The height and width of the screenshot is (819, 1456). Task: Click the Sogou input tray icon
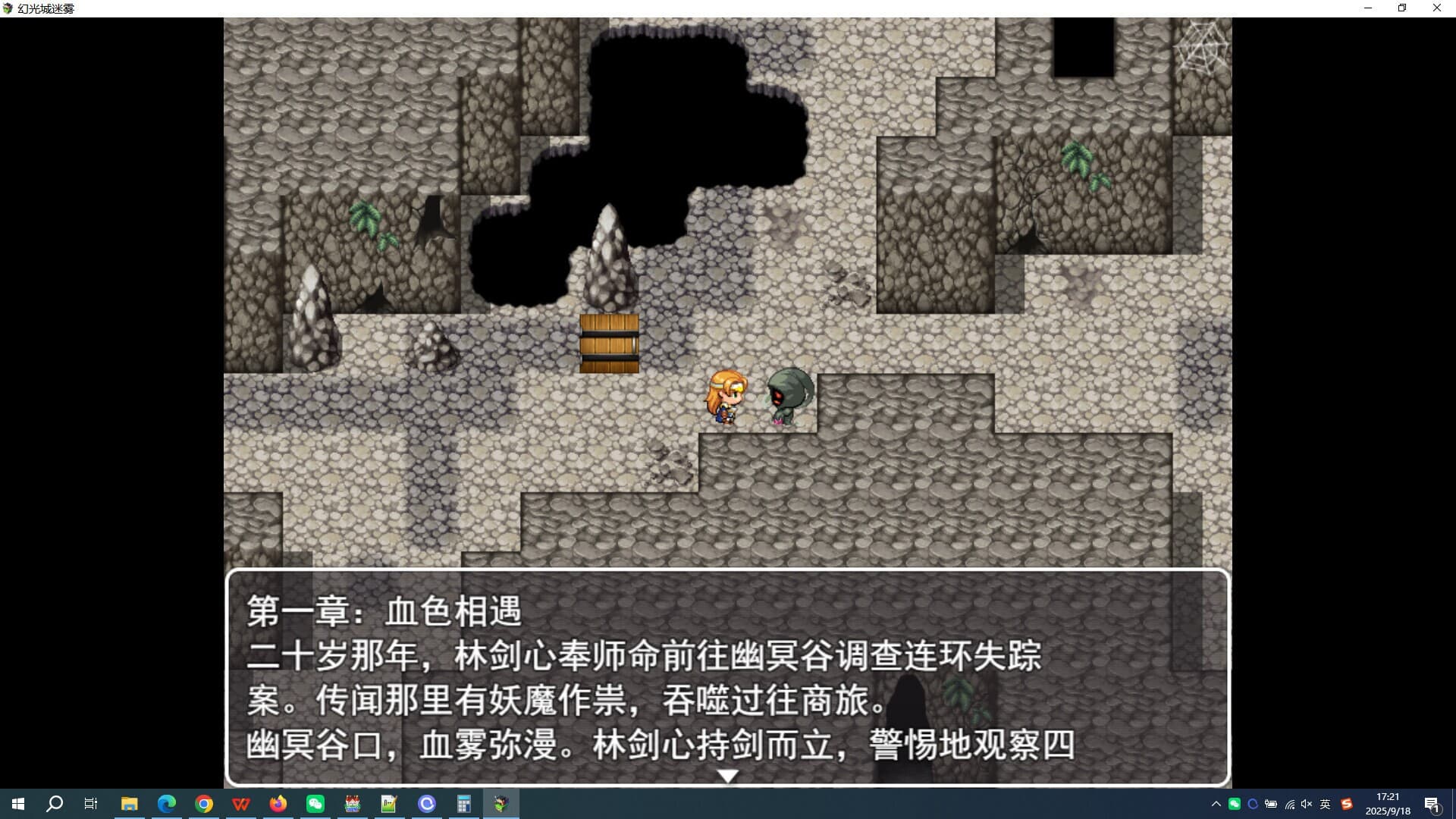click(x=1346, y=804)
